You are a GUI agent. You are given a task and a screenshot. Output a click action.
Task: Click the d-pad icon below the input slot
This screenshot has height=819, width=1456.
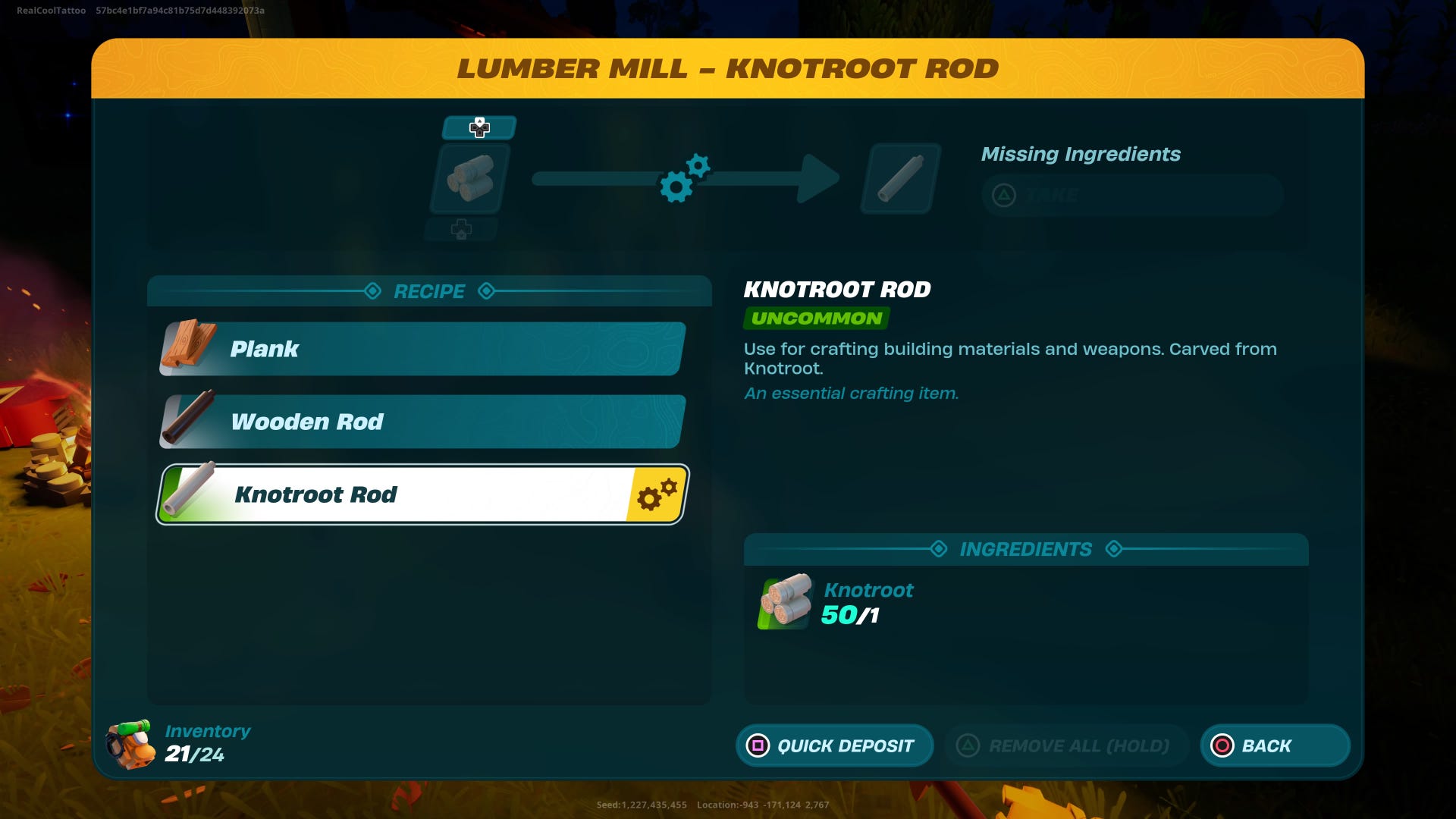[x=463, y=228]
